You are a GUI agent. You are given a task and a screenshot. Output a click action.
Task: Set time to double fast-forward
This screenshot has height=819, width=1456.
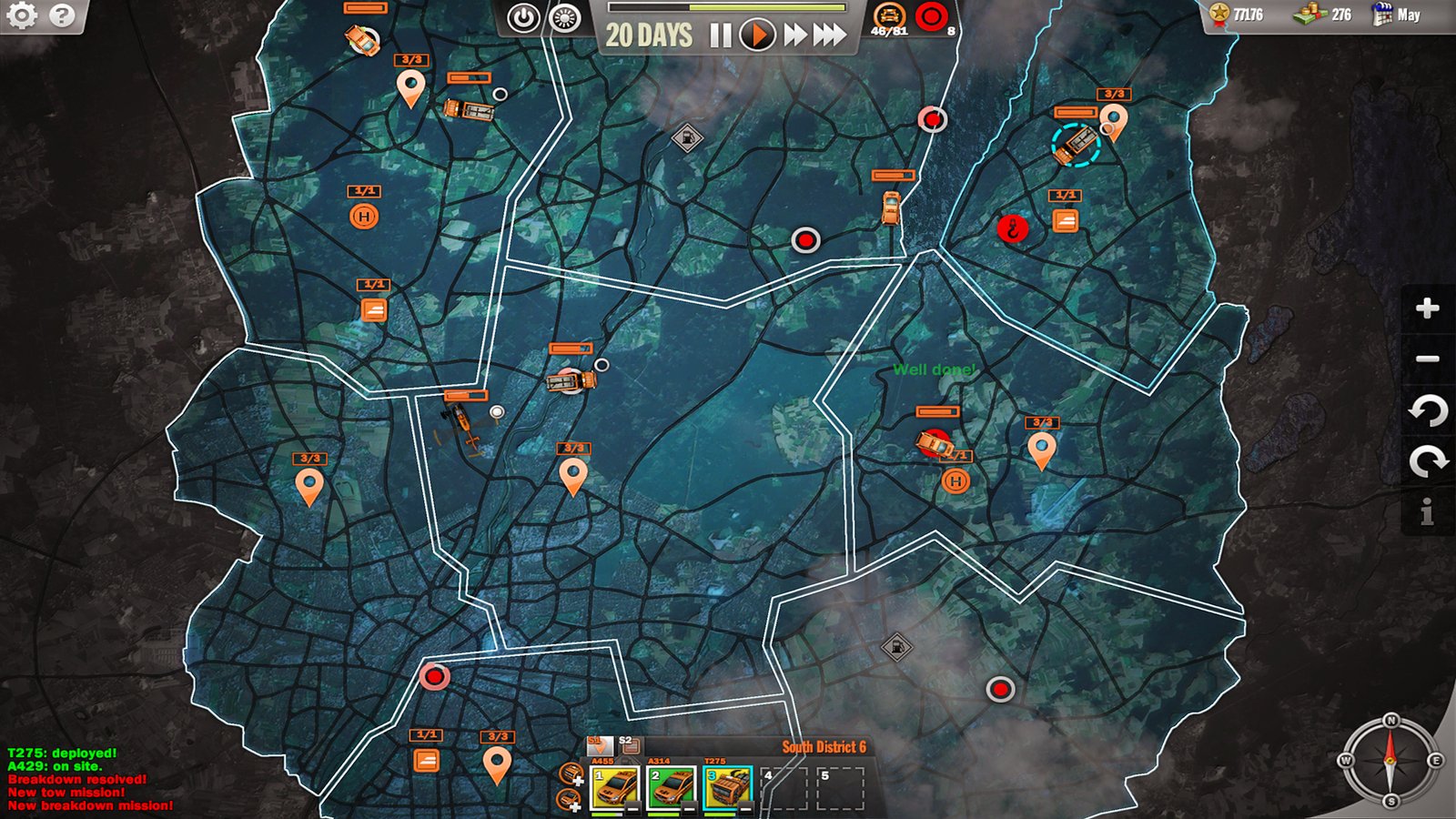795,35
